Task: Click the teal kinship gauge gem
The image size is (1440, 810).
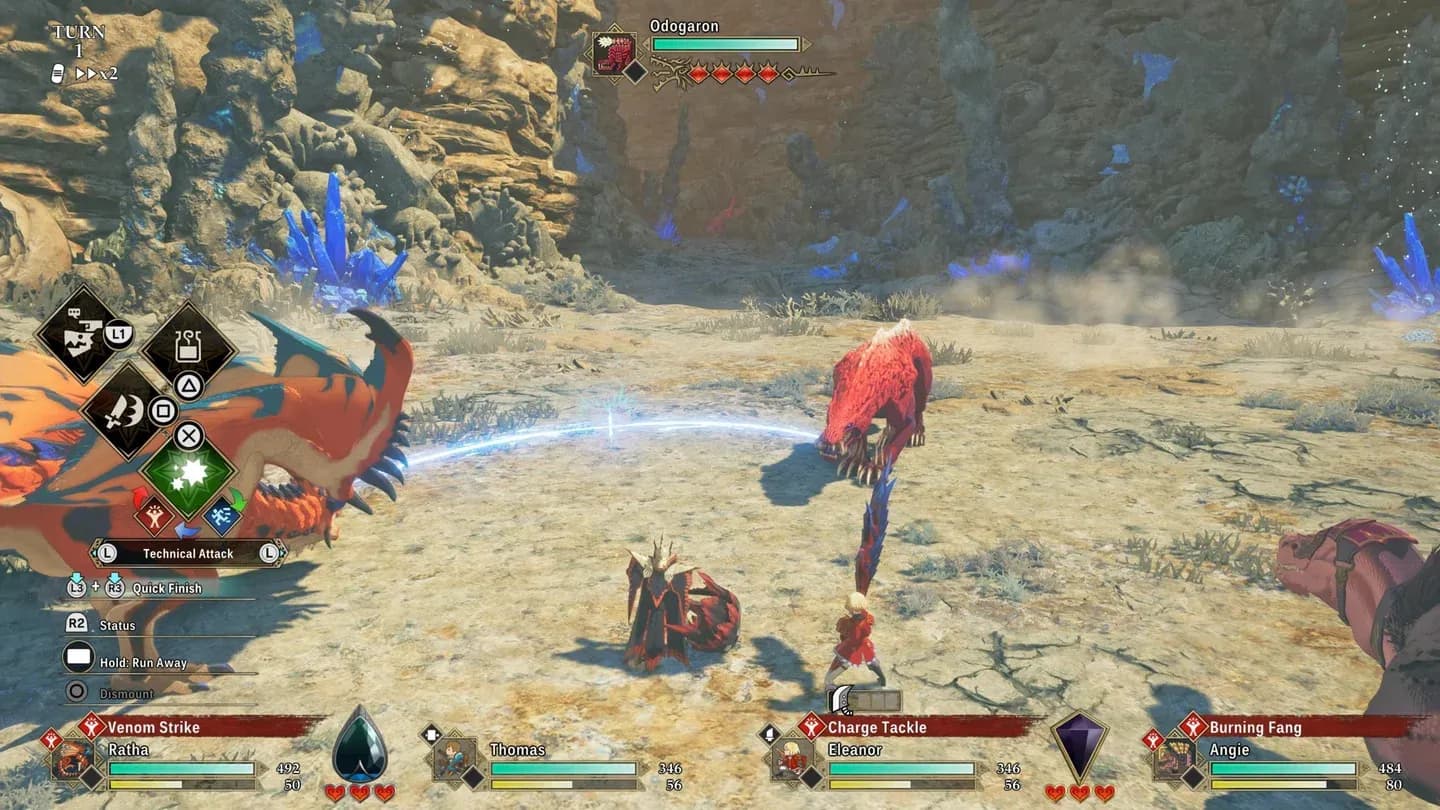Action: [359, 747]
